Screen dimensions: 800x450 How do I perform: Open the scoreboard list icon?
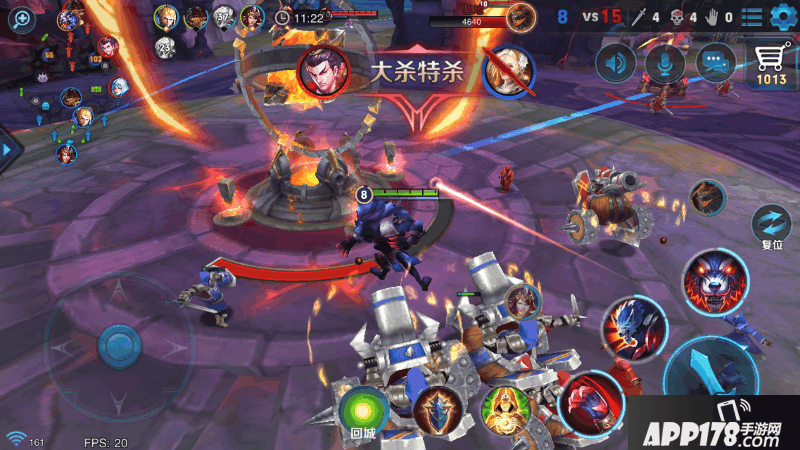752,16
